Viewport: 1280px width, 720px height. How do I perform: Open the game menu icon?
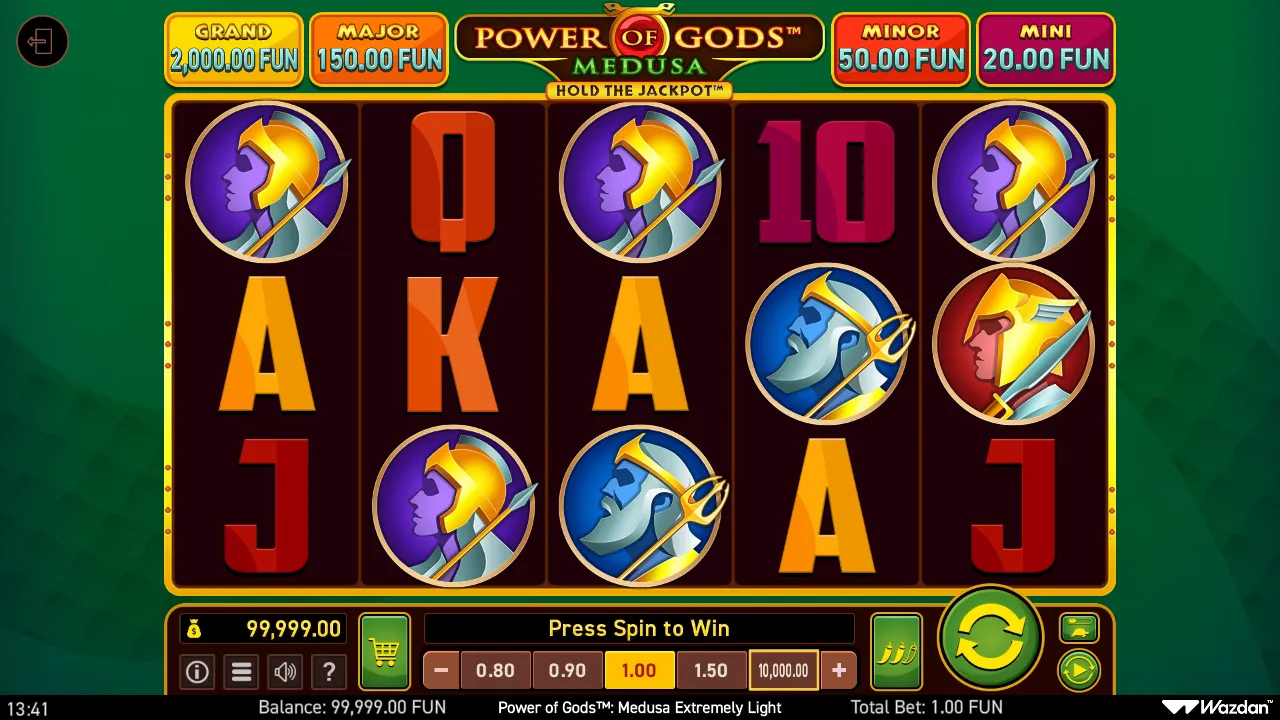click(241, 672)
